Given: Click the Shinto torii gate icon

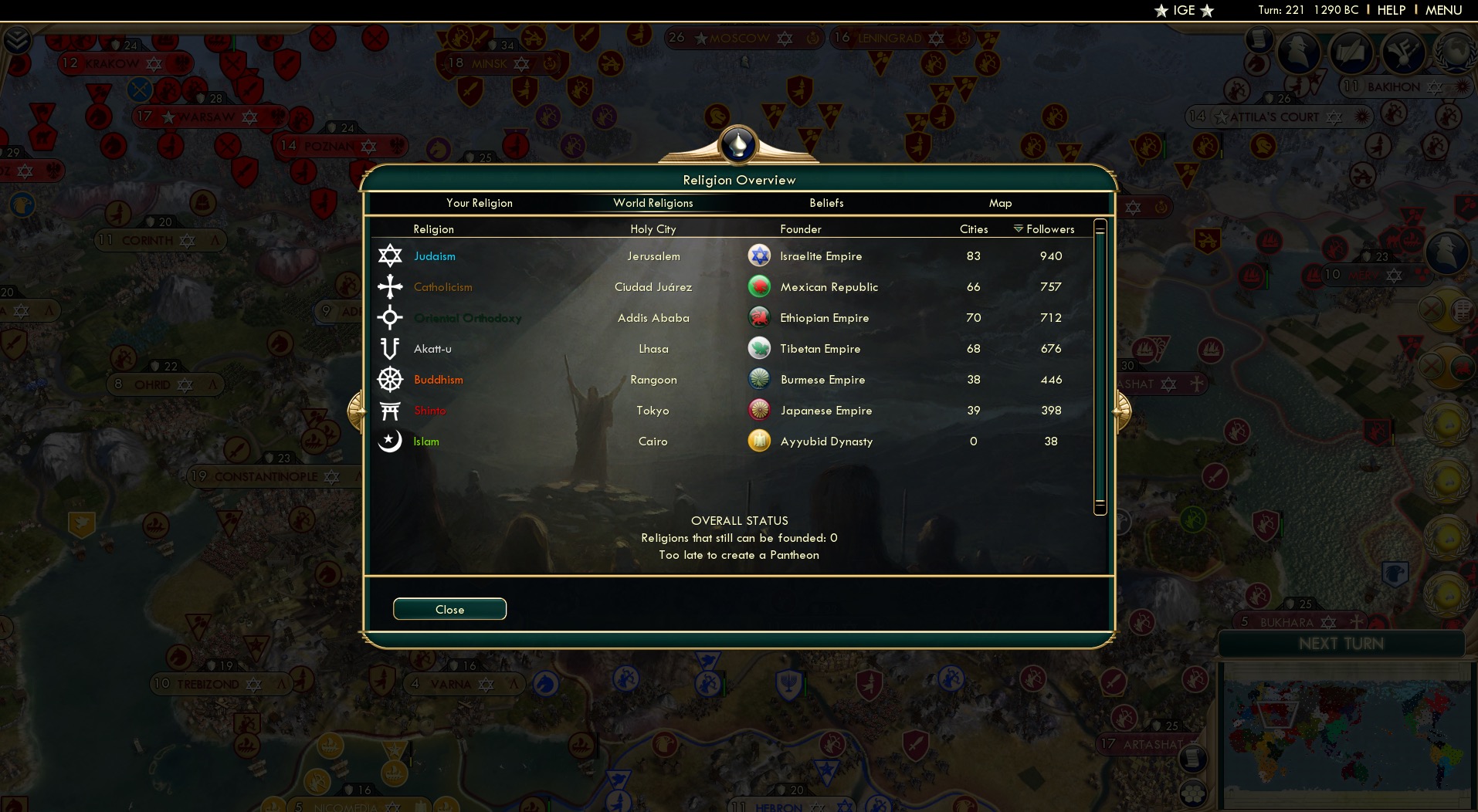Looking at the screenshot, I should pos(390,410).
